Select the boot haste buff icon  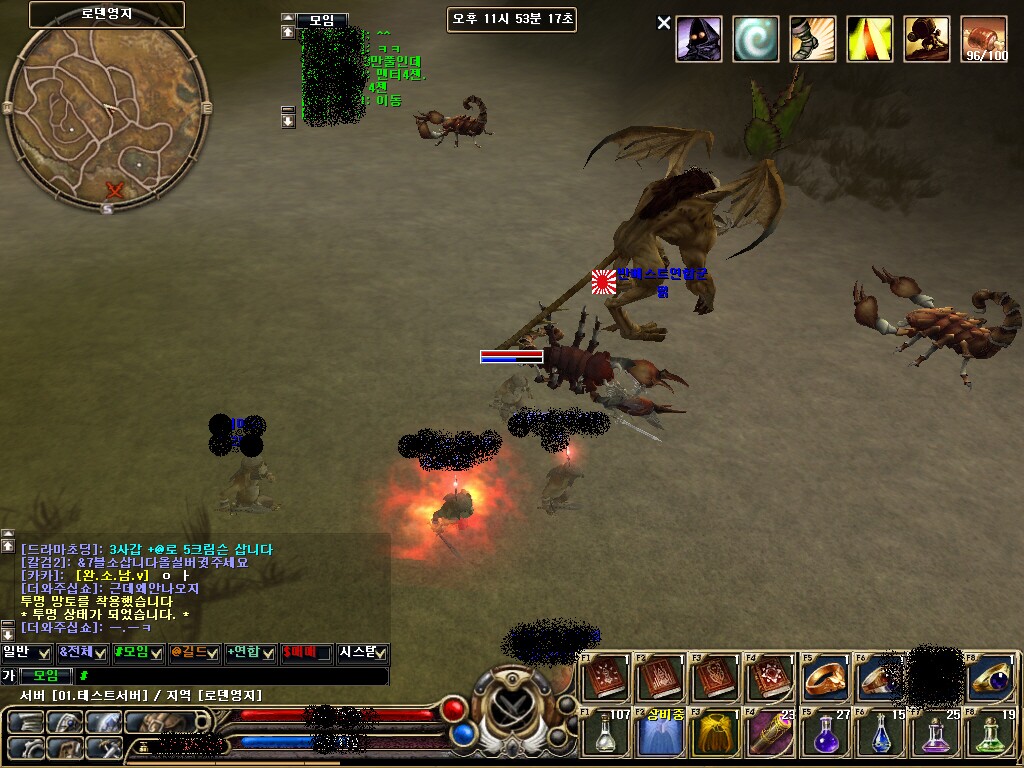coord(813,39)
